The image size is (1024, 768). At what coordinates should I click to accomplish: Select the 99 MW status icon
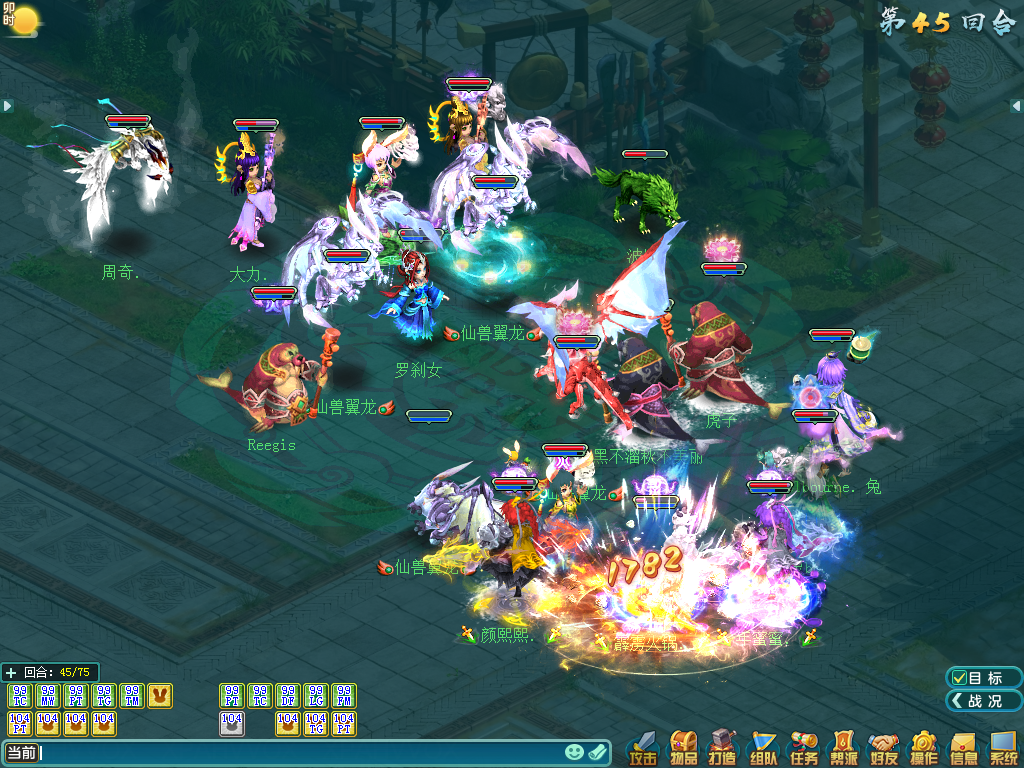click(x=48, y=696)
